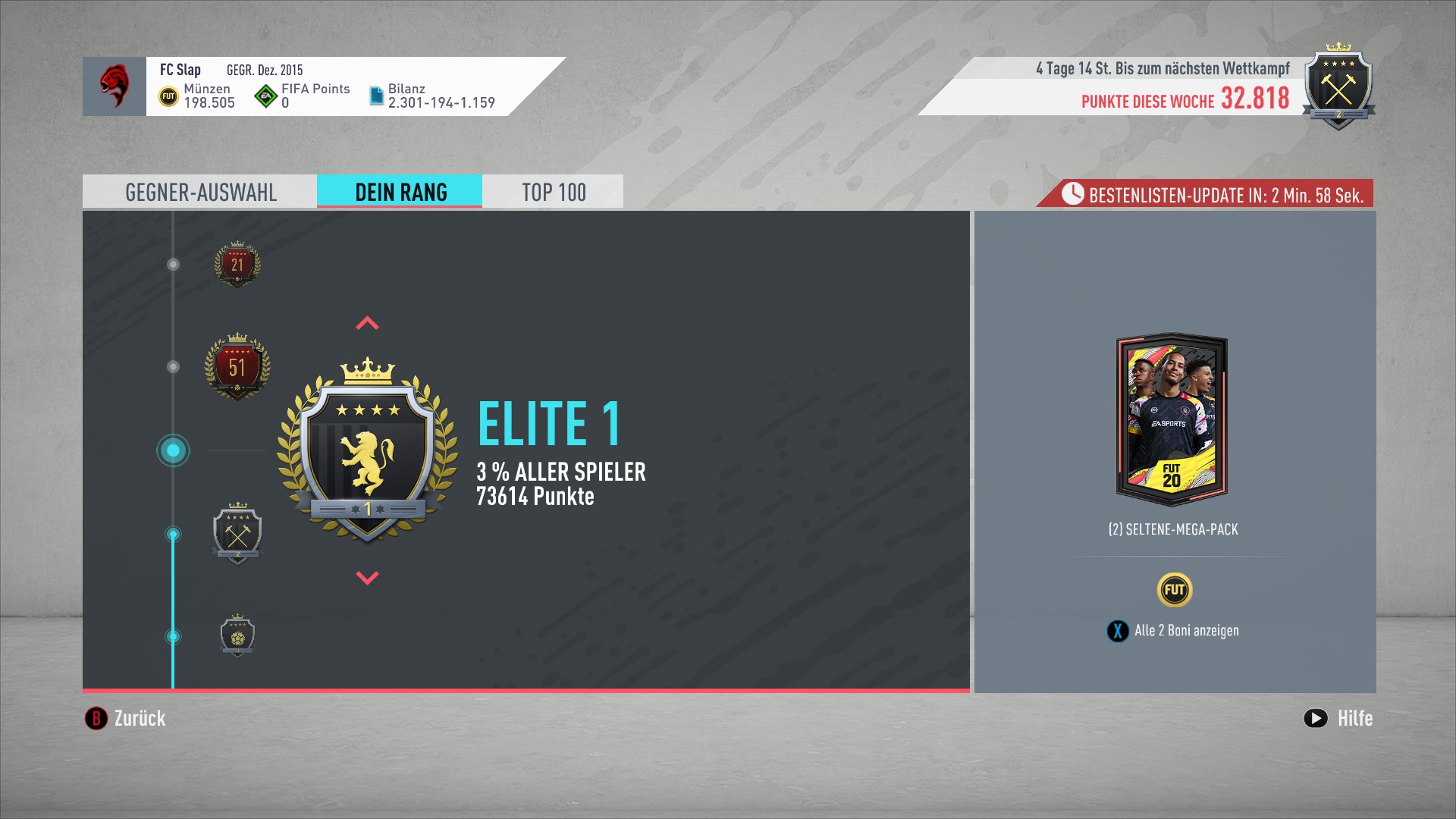Viewport: 1456px width, 819px height.
Task: View the Seltene-Mega-Pack reward card
Action: pos(1172,419)
